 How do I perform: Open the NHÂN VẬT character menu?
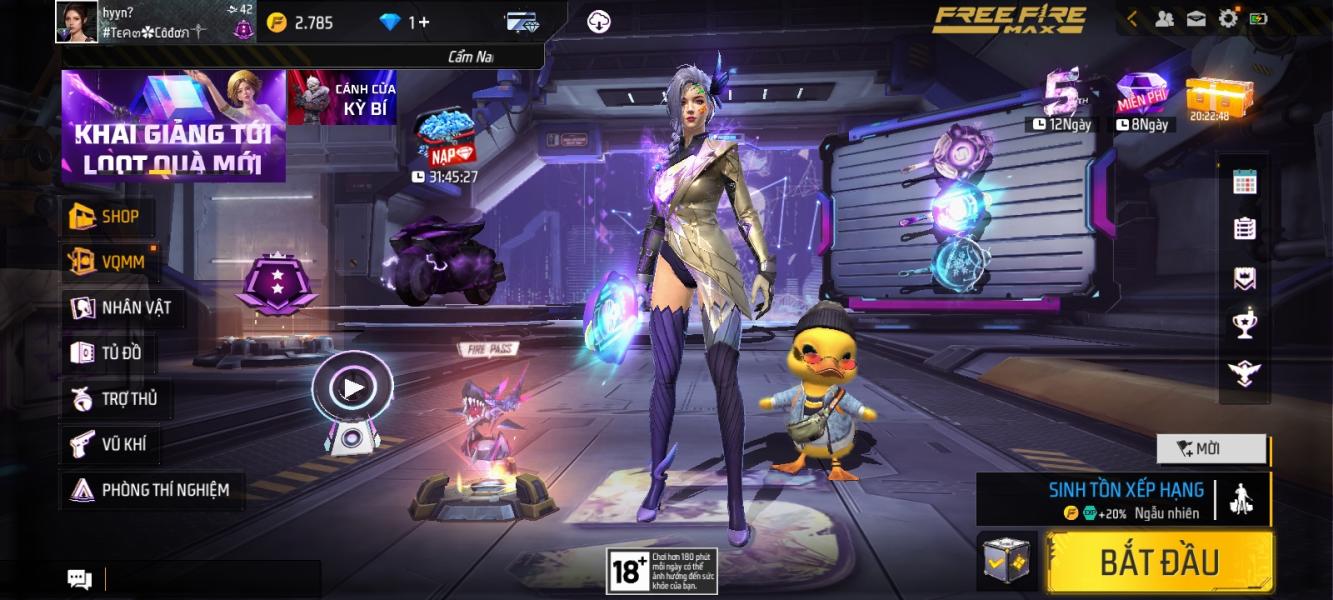pyautogui.click(x=120, y=307)
